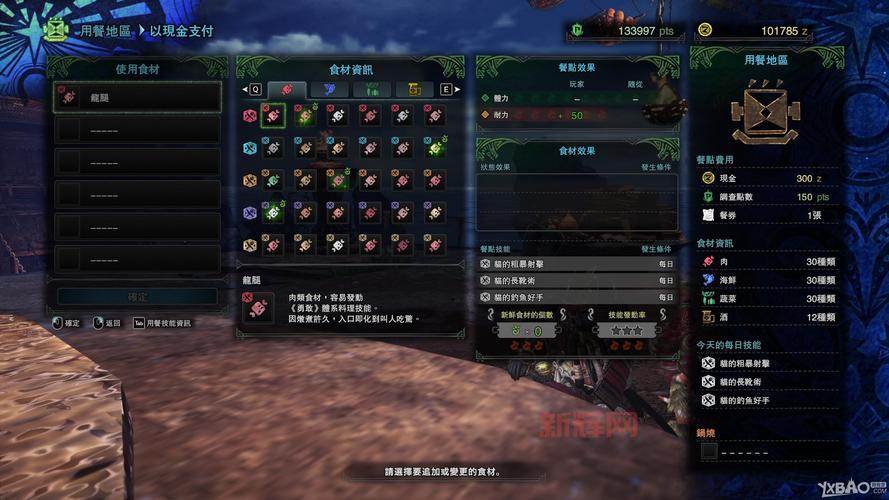Image resolution: width=889 pixels, height=500 pixels.
Task: Select the 貓的長靴術 meal skill row
Action: 577,280
